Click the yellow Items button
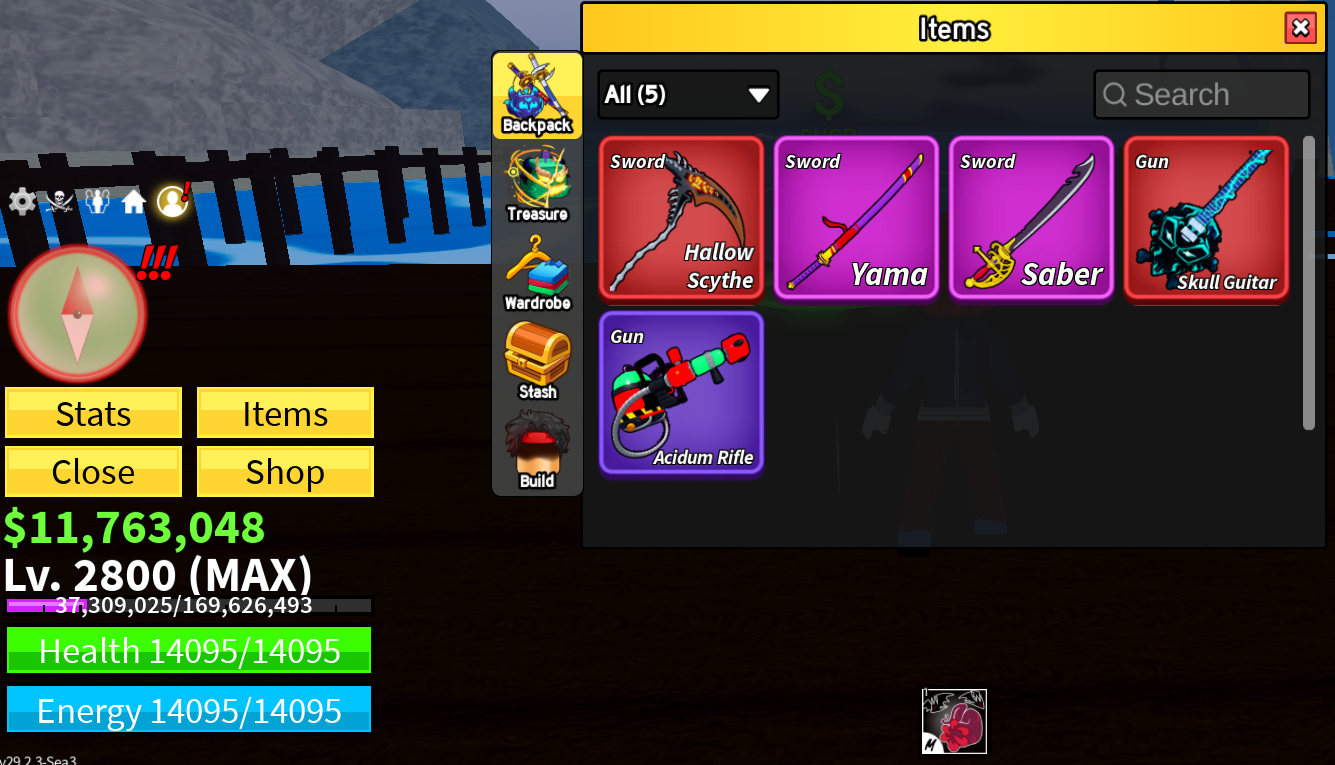The image size is (1335, 765). tap(285, 413)
